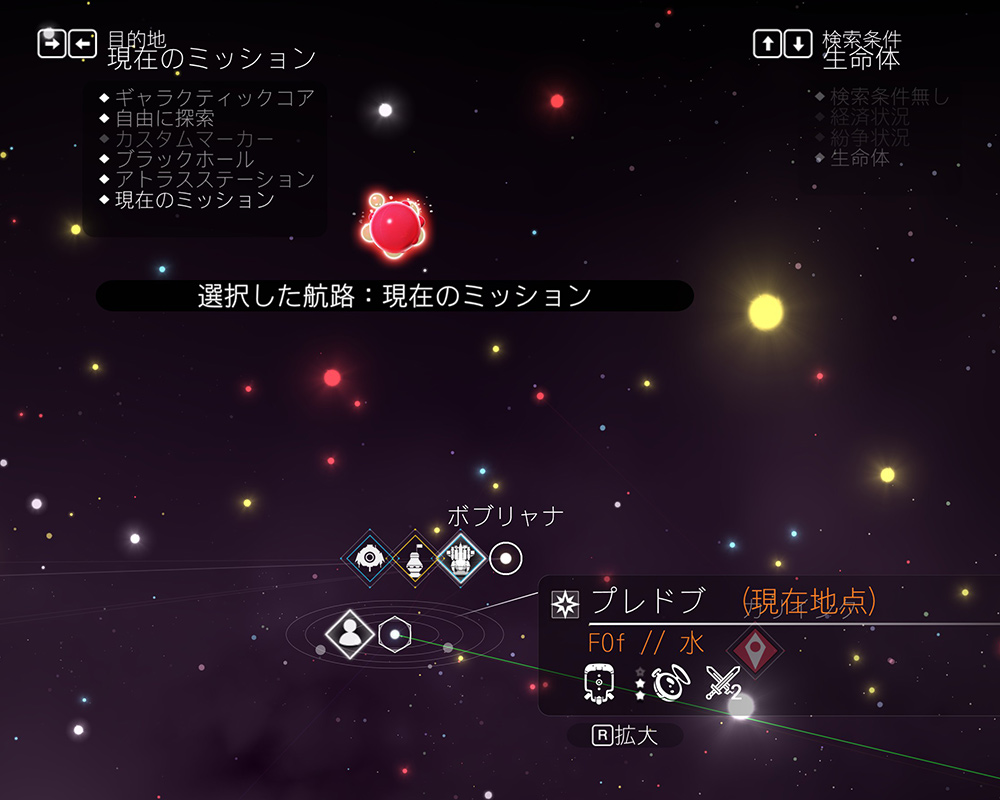Select the hexagon current-system marker
The width and height of the screenshot is (1000, 800).
point(395,634)
